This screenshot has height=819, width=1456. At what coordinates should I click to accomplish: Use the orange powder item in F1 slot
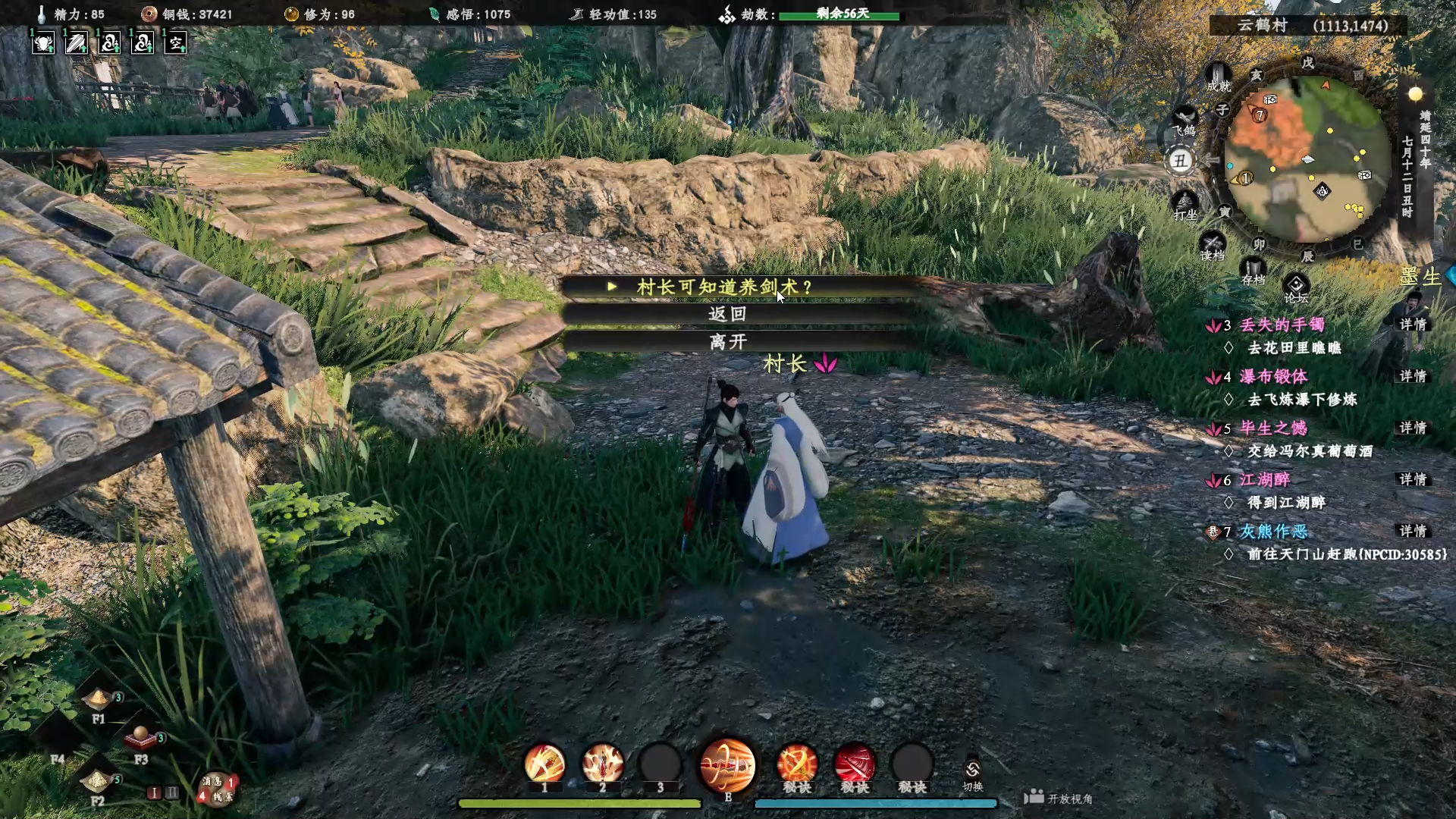click(x=97, y=699)
